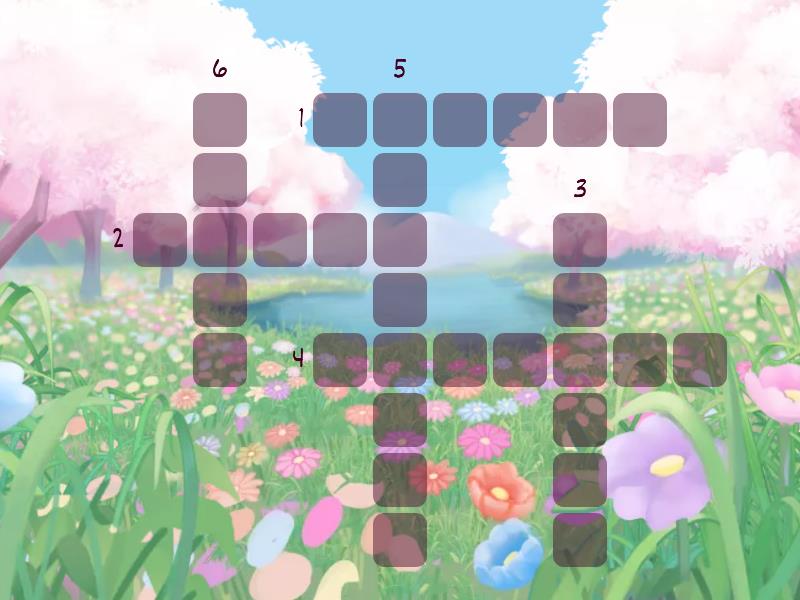Select the bottom cell of word 5 down
The height and width of the screenshot is (600, 800).
[400, 540]
